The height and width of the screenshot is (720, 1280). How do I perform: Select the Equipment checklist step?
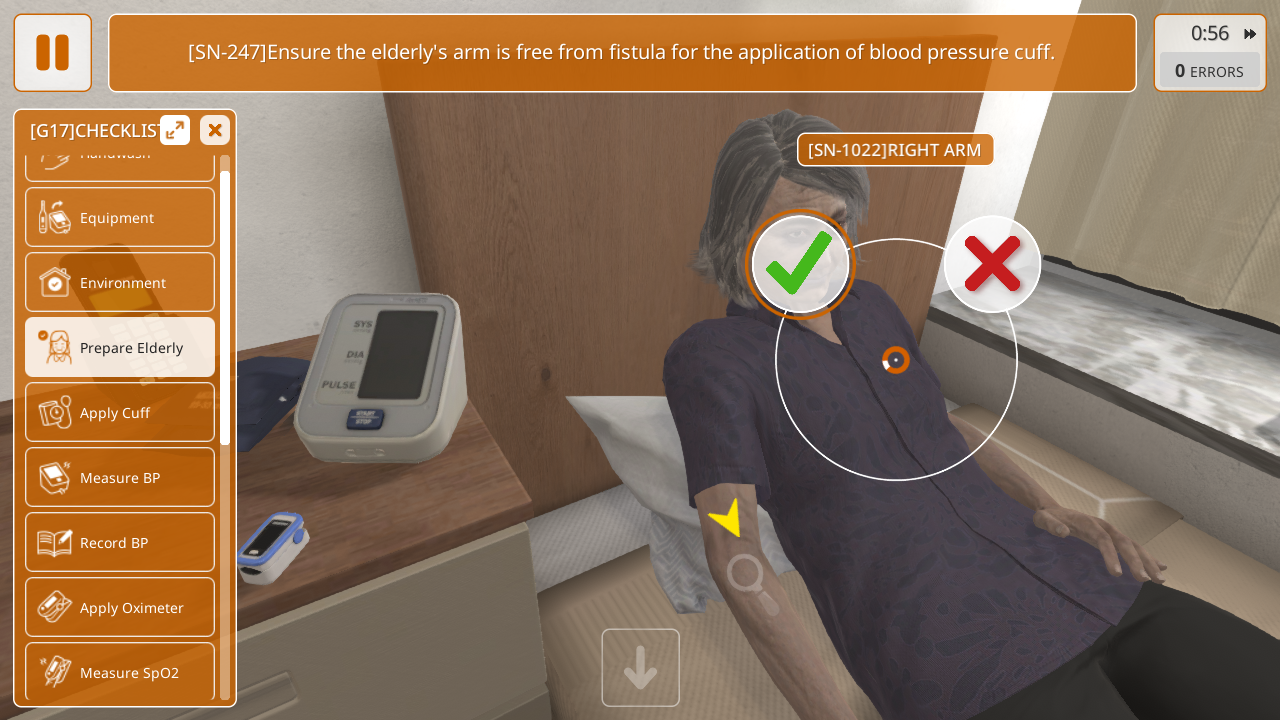120,217
